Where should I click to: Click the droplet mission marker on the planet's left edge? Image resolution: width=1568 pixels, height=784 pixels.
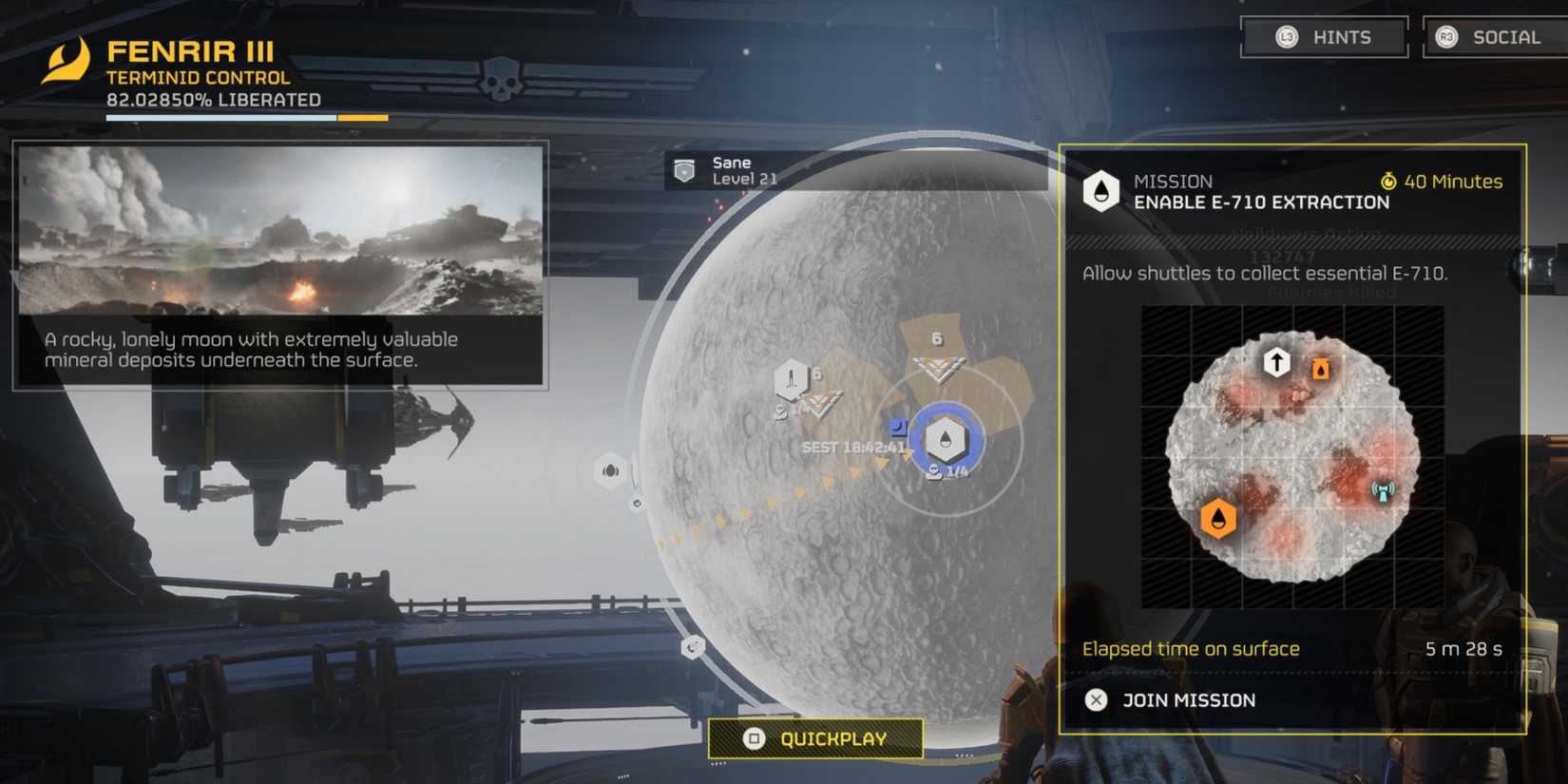click(609, 469)
